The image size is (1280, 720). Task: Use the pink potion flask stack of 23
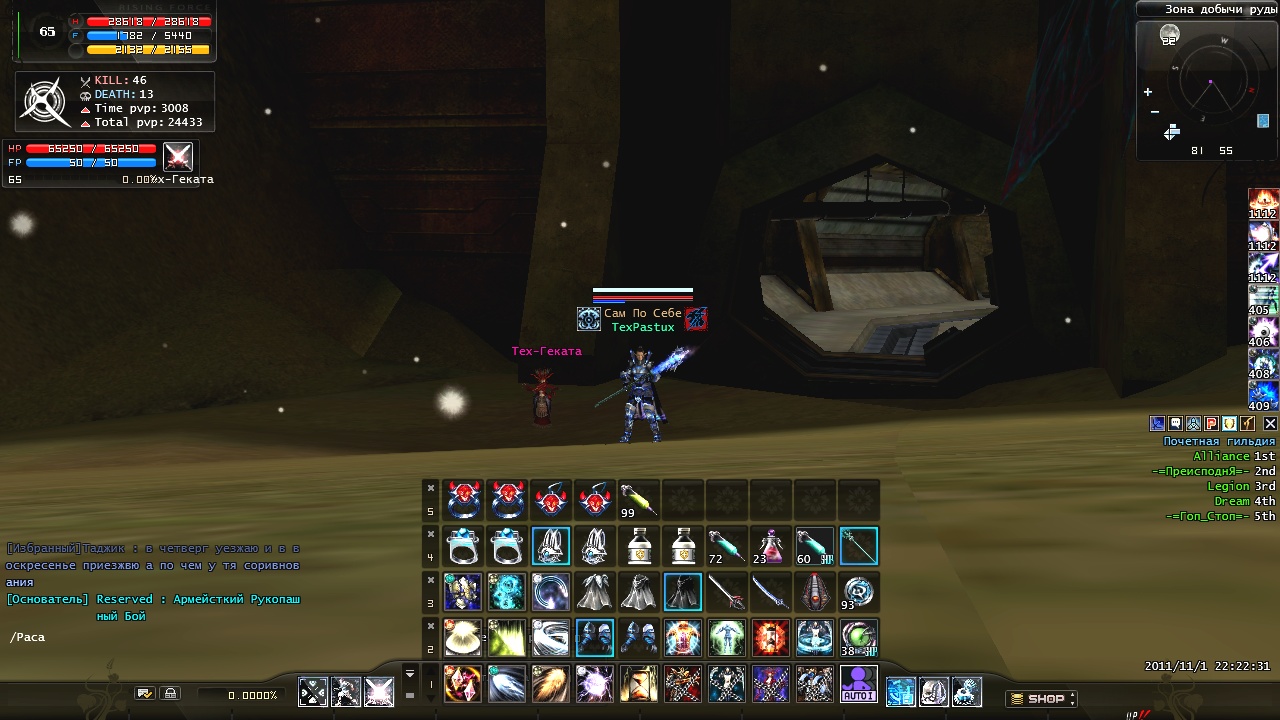click(770, 547)
